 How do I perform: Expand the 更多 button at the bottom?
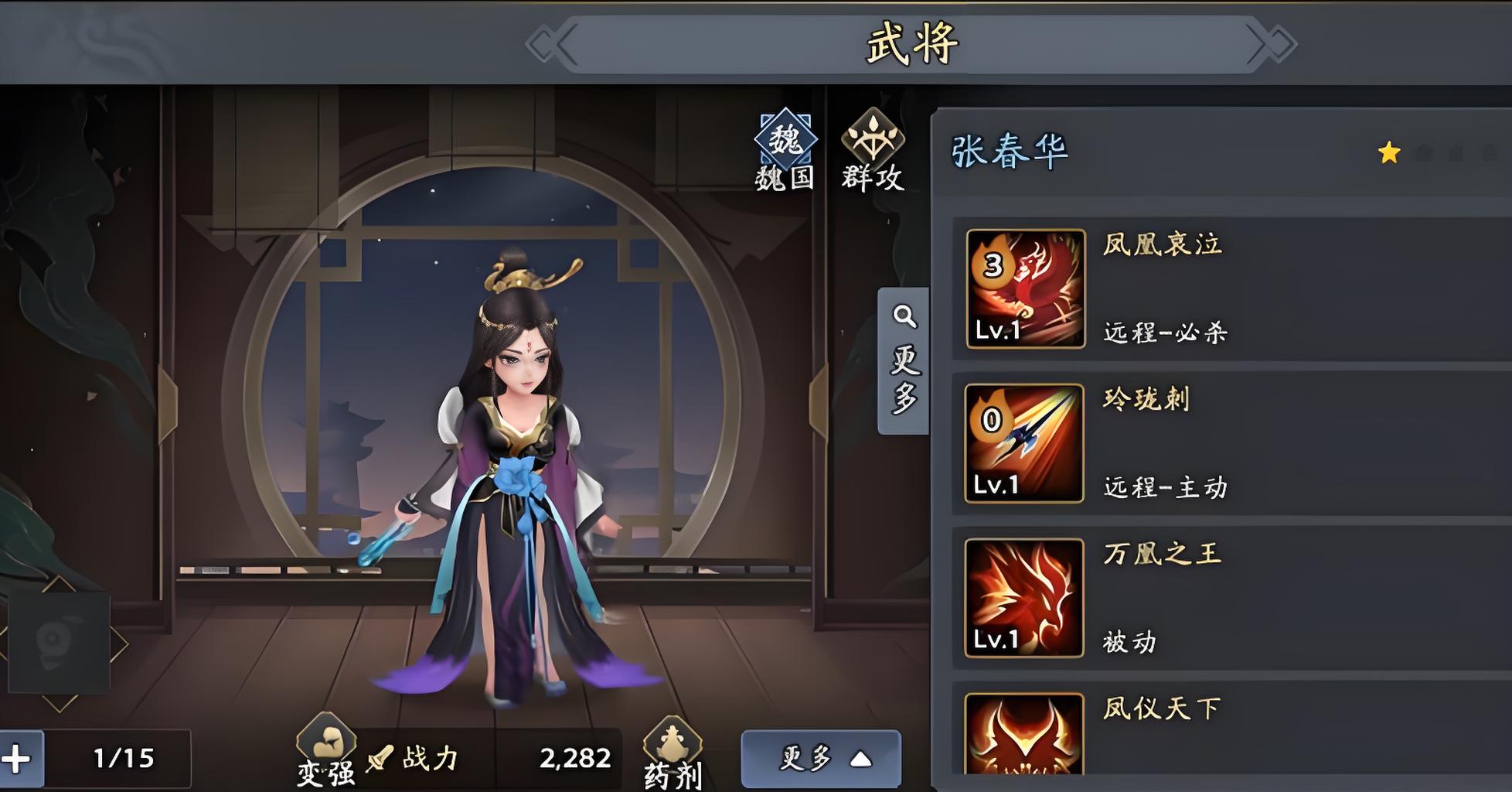point(821,759)
